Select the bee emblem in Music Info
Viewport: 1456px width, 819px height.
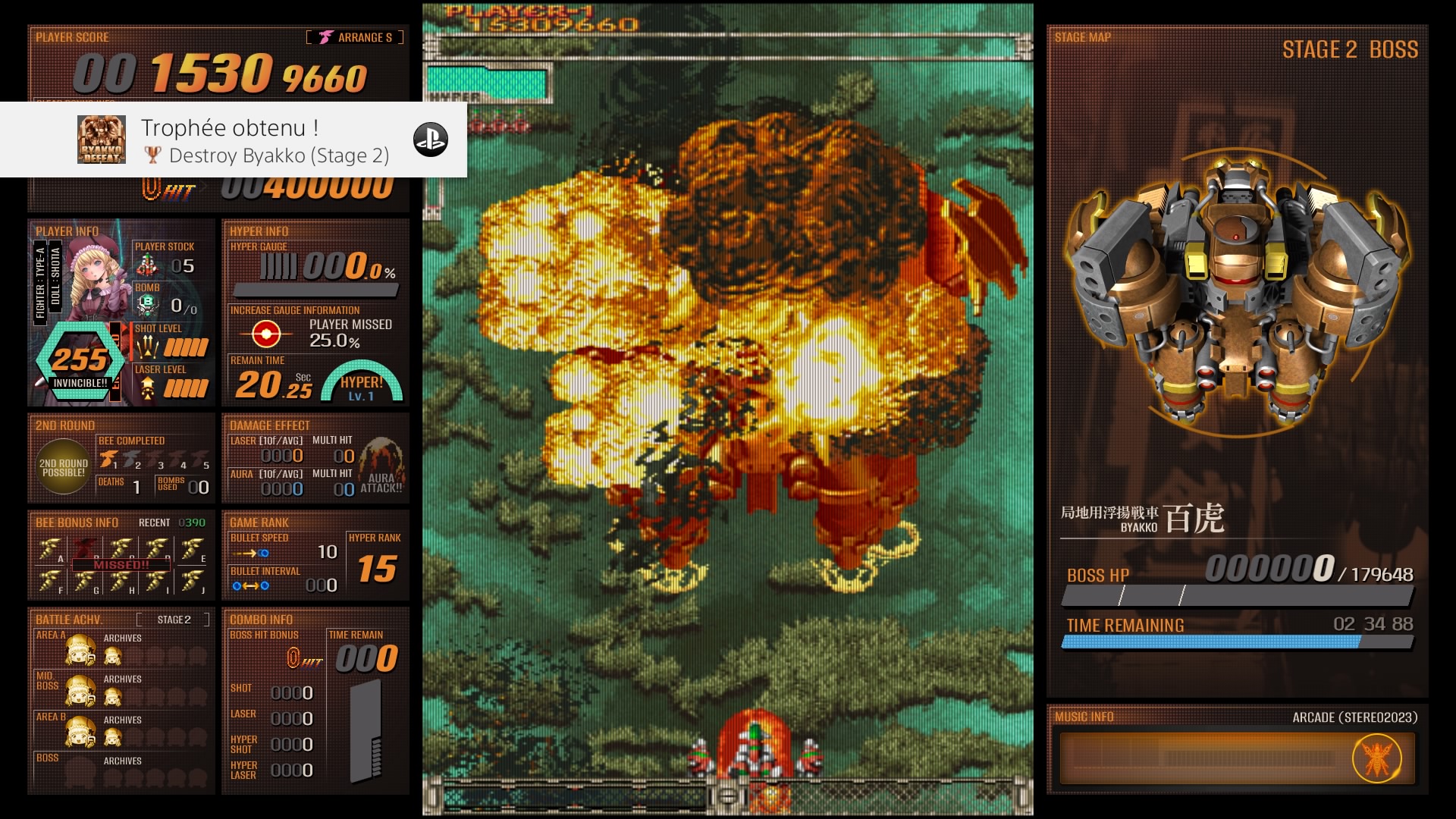tap(1376, 758)
